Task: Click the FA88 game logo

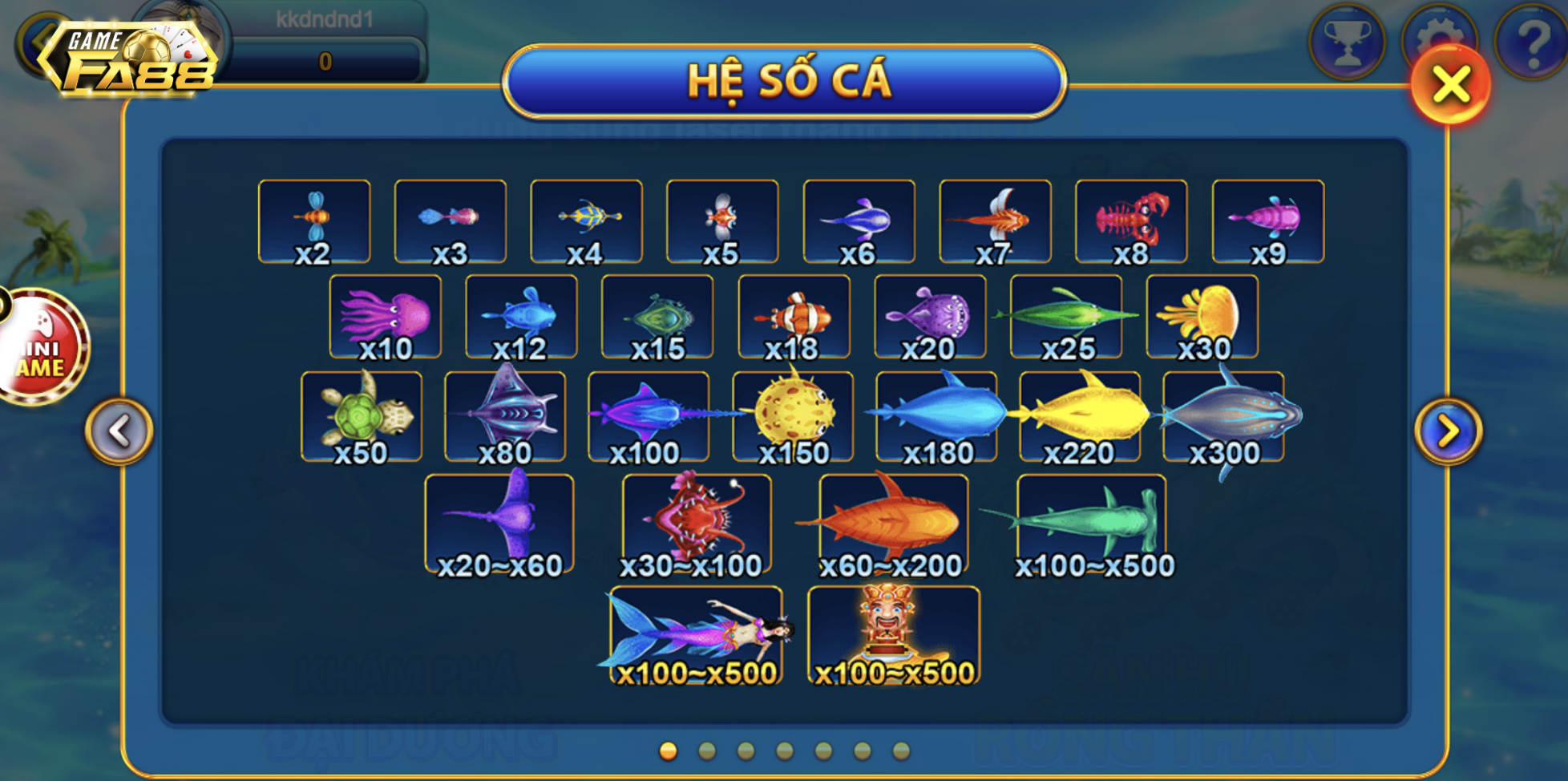Action: point(128,56)
